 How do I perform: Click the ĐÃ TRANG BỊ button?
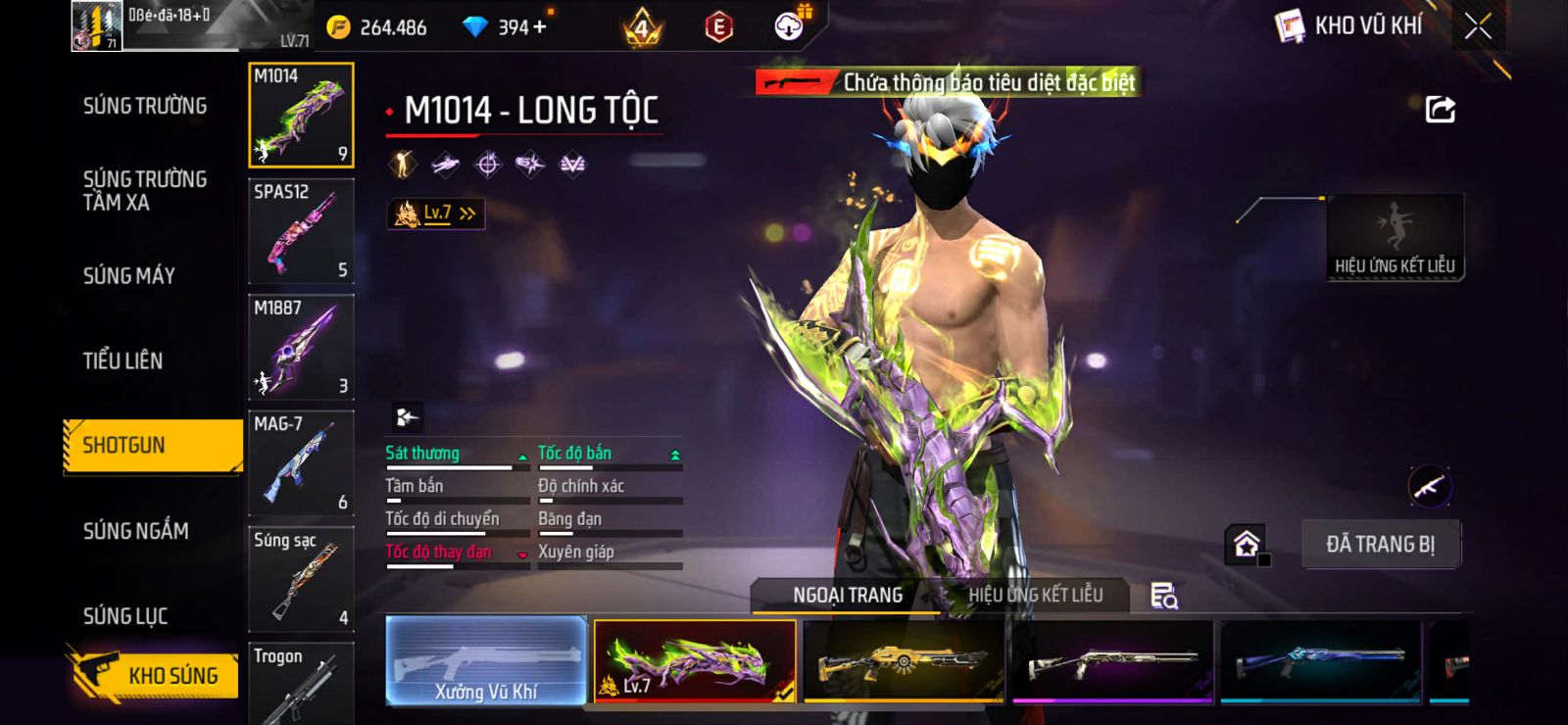tap(1380, 544)
